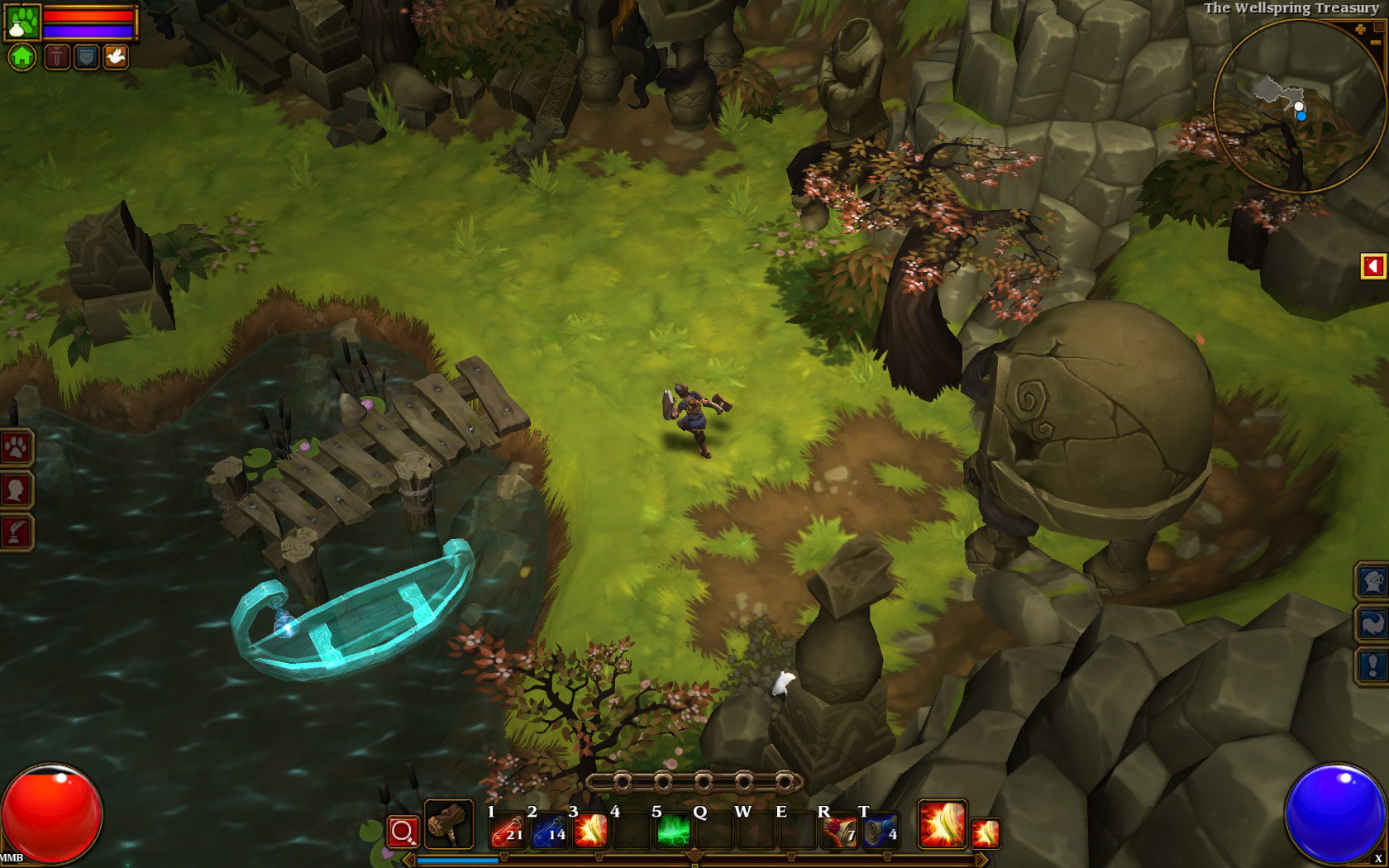Select the wooden hammer weapon slot
1389x868 pixels.
pyautogui.click(x=448, y=824)
